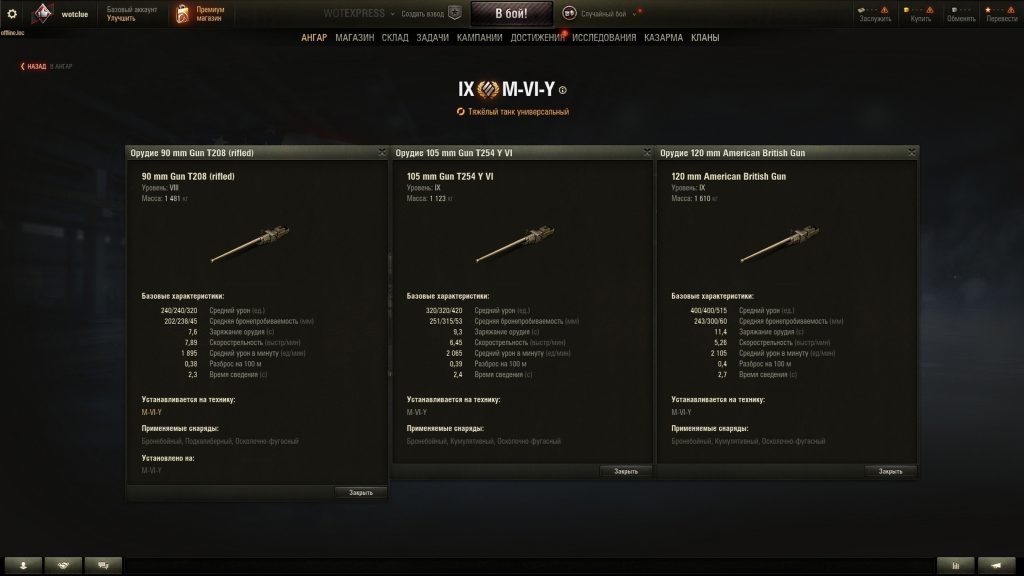Open the Случайный бой battle mode dropdown
The image size is (1024, 576).
[x=600, y=14]
